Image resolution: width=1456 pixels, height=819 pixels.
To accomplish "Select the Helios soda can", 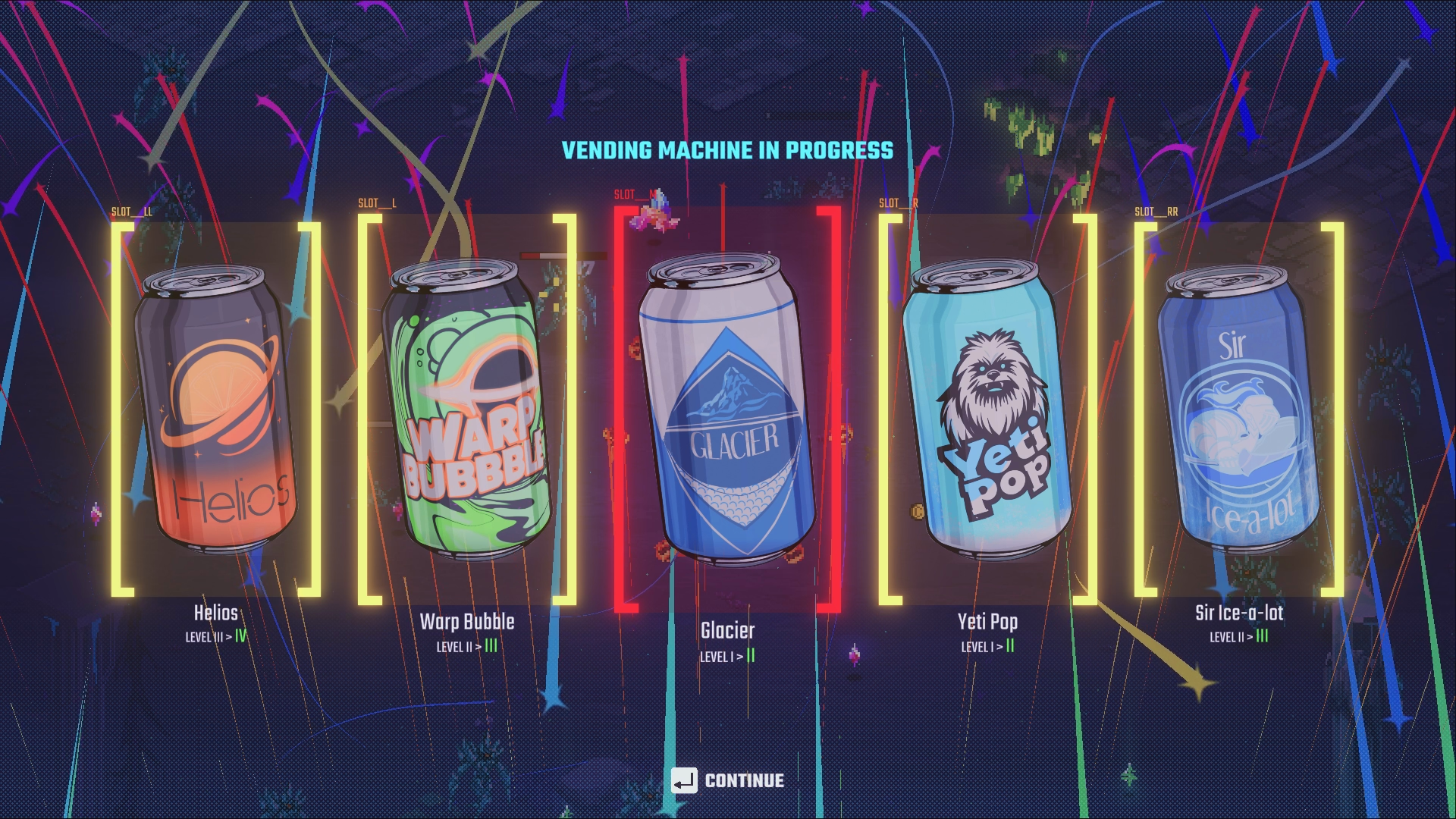I will [x=216, y=409].
